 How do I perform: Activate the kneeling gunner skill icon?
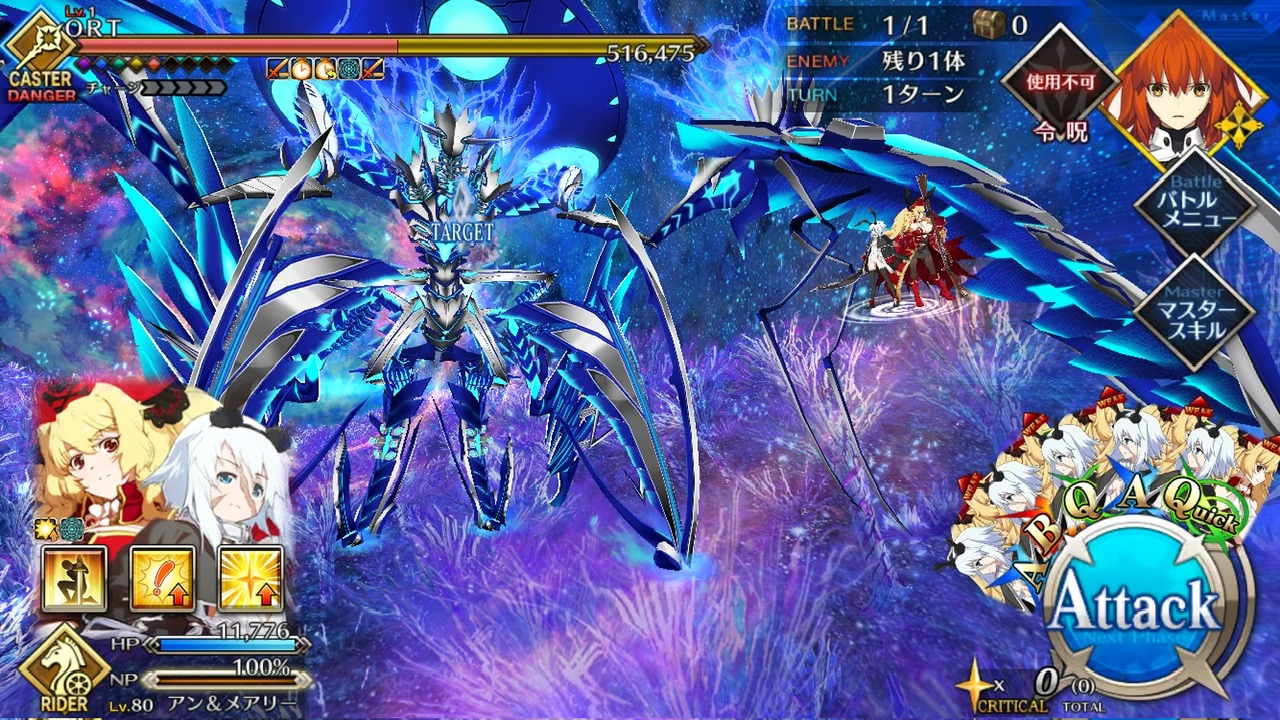73,579
